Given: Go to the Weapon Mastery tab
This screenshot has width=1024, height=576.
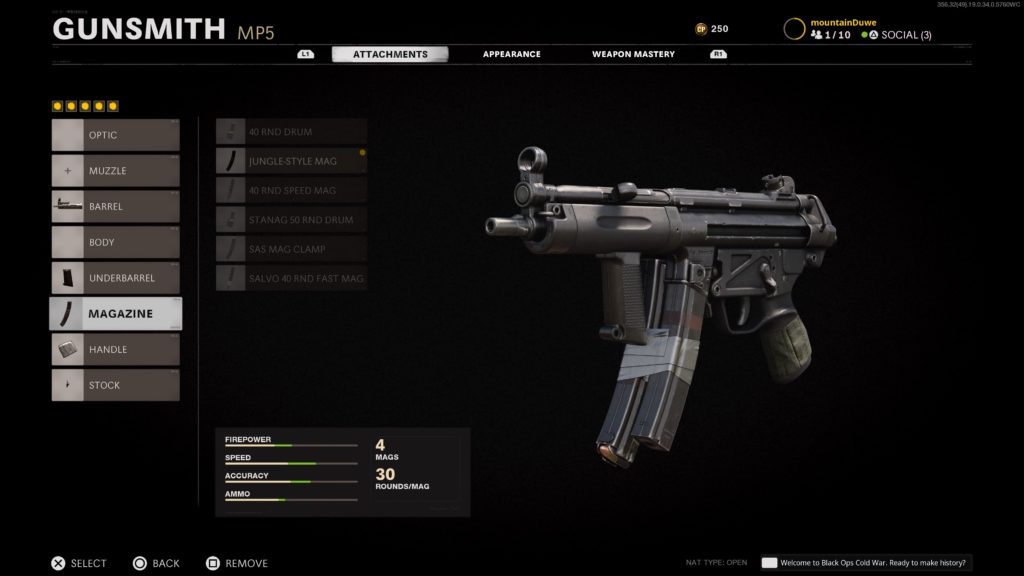Looking at the screenshot, I should point(633,54).
